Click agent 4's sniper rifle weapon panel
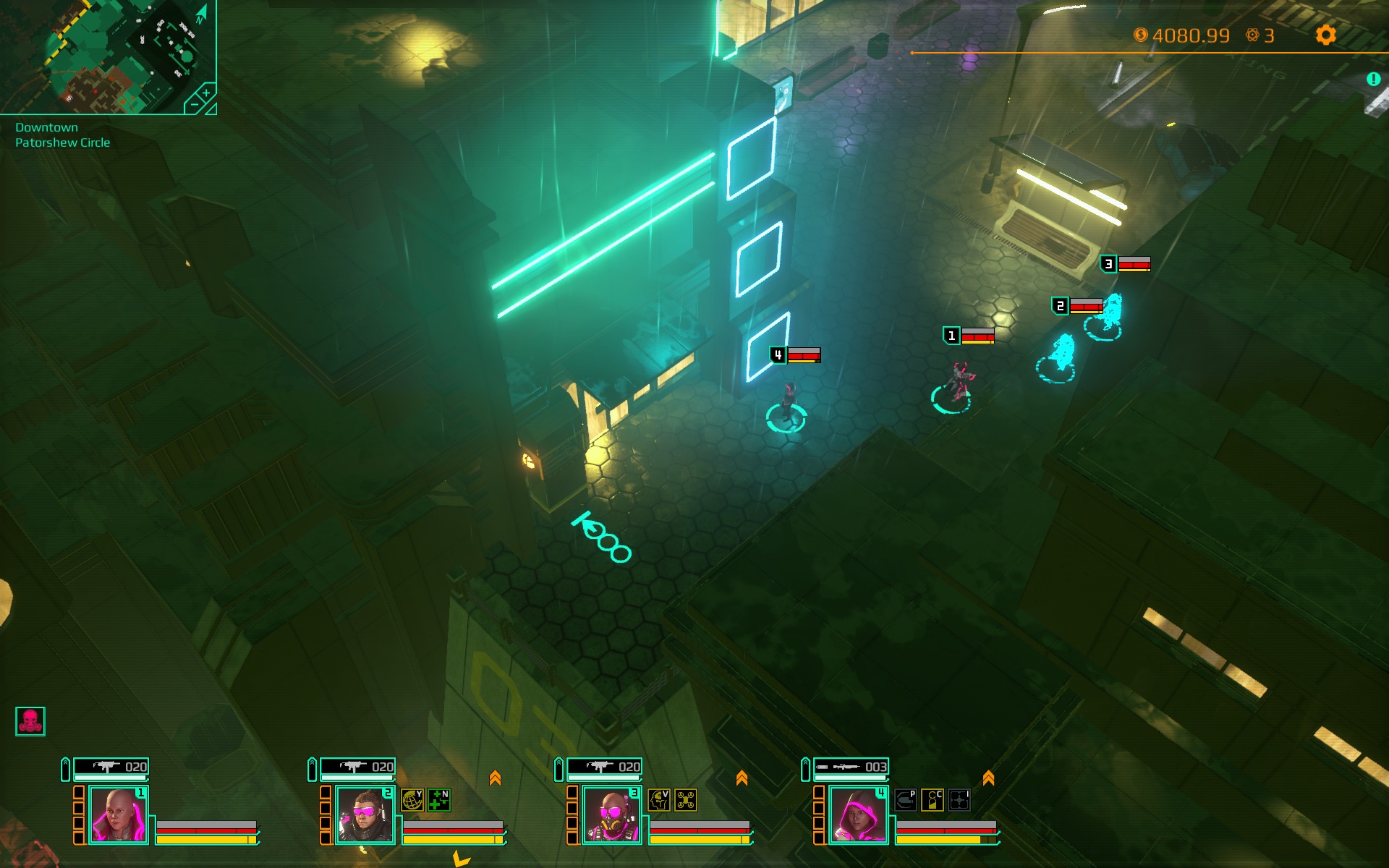Image resolution: width=1389 pixels, height=868 pixels. pyautogui.click(x=851, y=767)
